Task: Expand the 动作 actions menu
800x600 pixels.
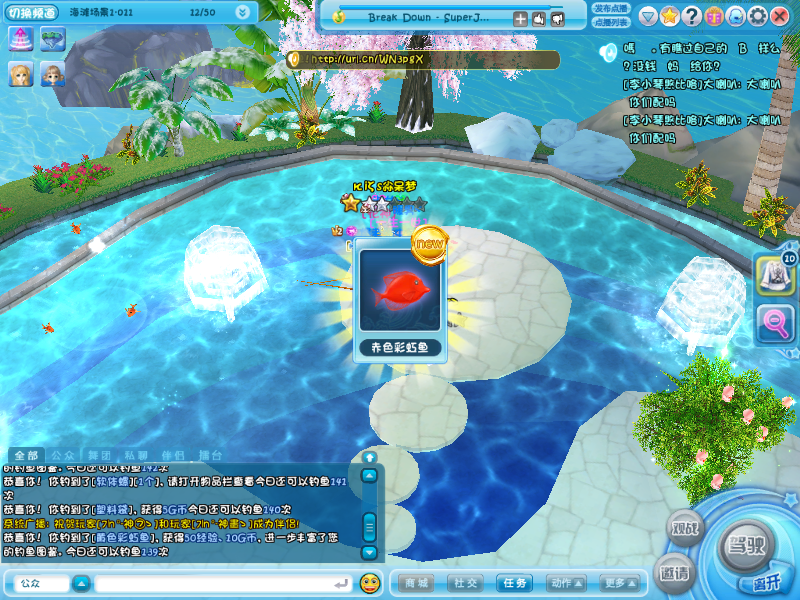Action: click(566, 583)
